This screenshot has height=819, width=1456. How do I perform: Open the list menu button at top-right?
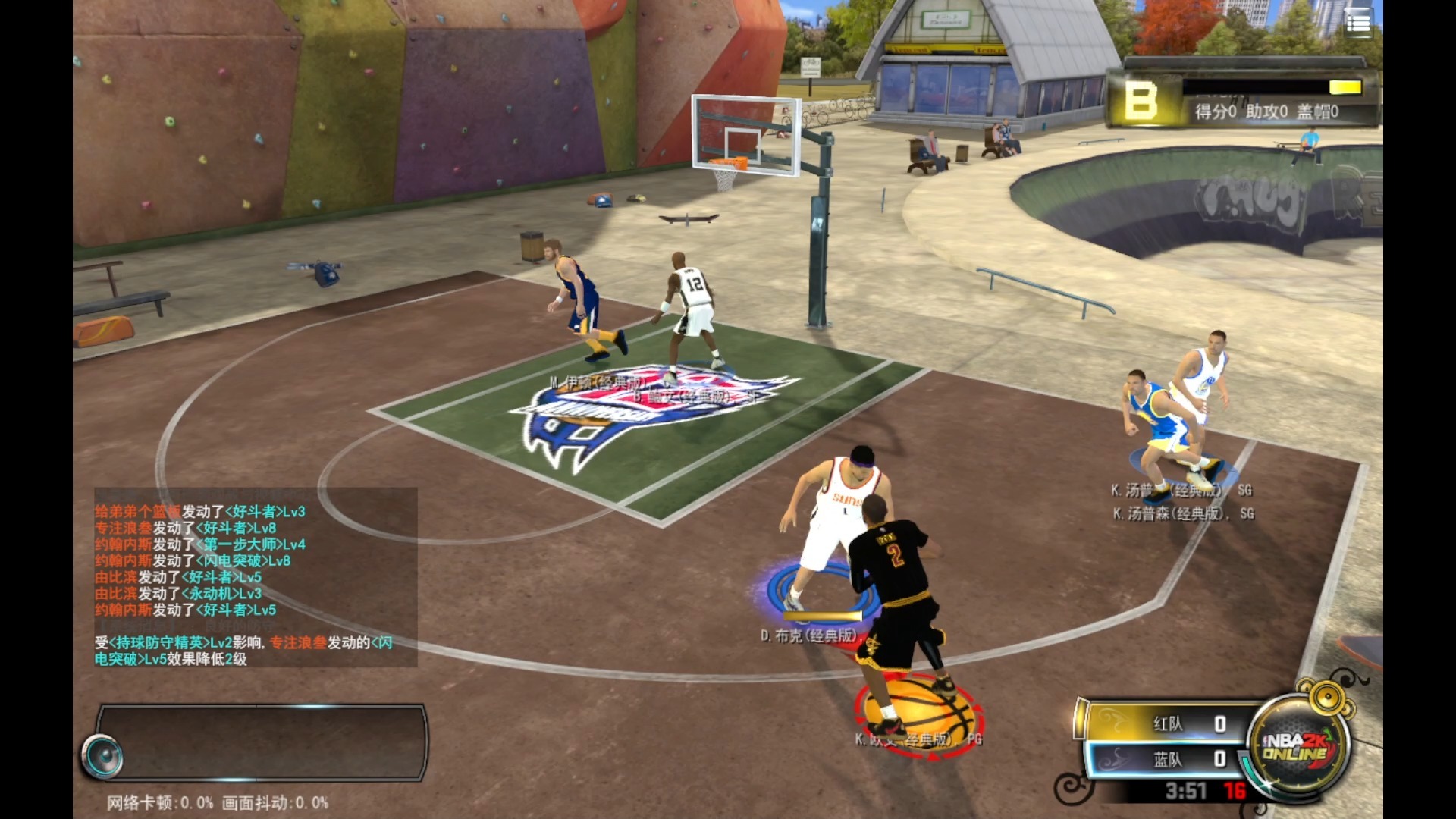tap(1357, 24)
